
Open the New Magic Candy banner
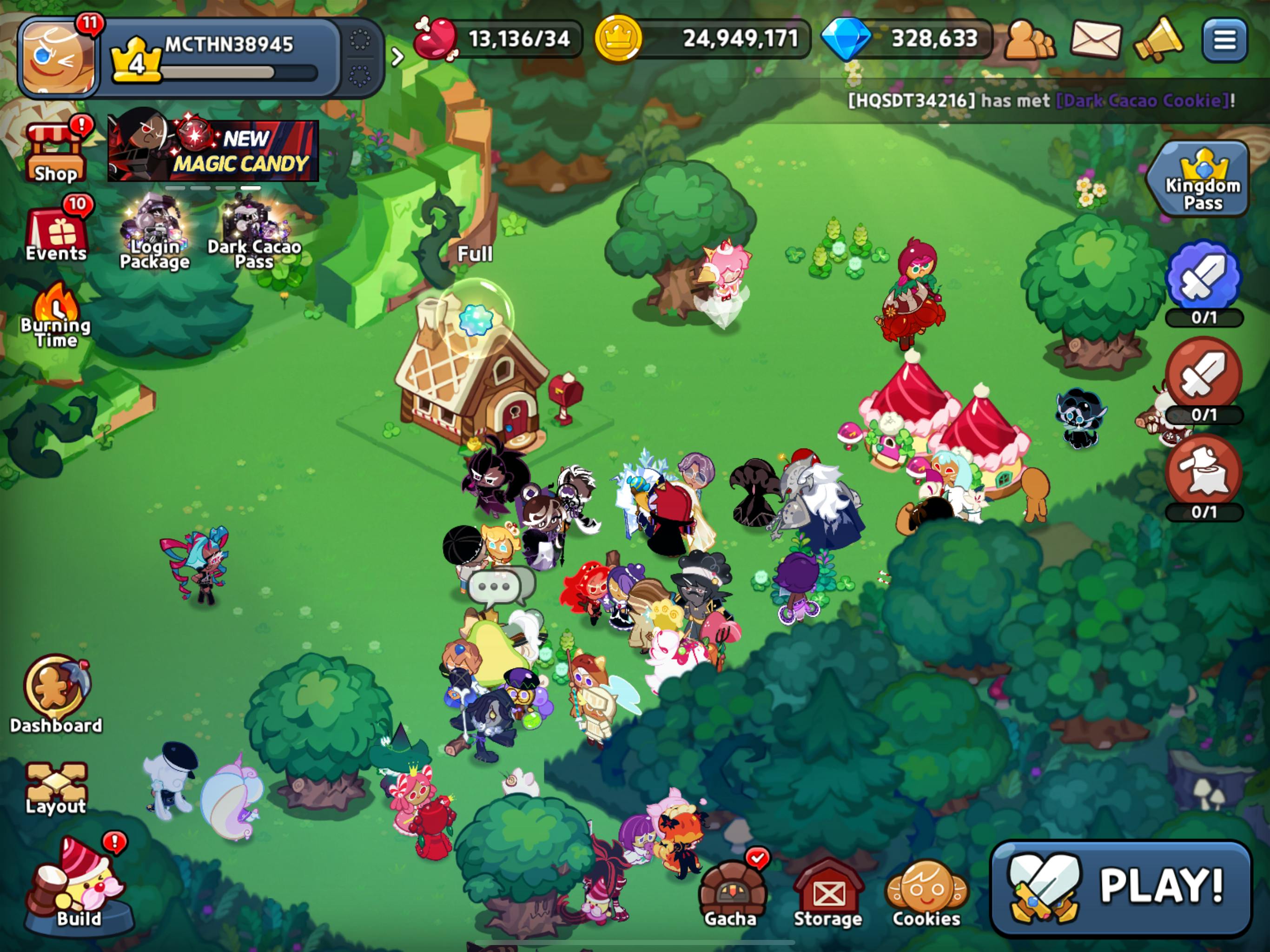pyautogui.click(x=213, y=151)
